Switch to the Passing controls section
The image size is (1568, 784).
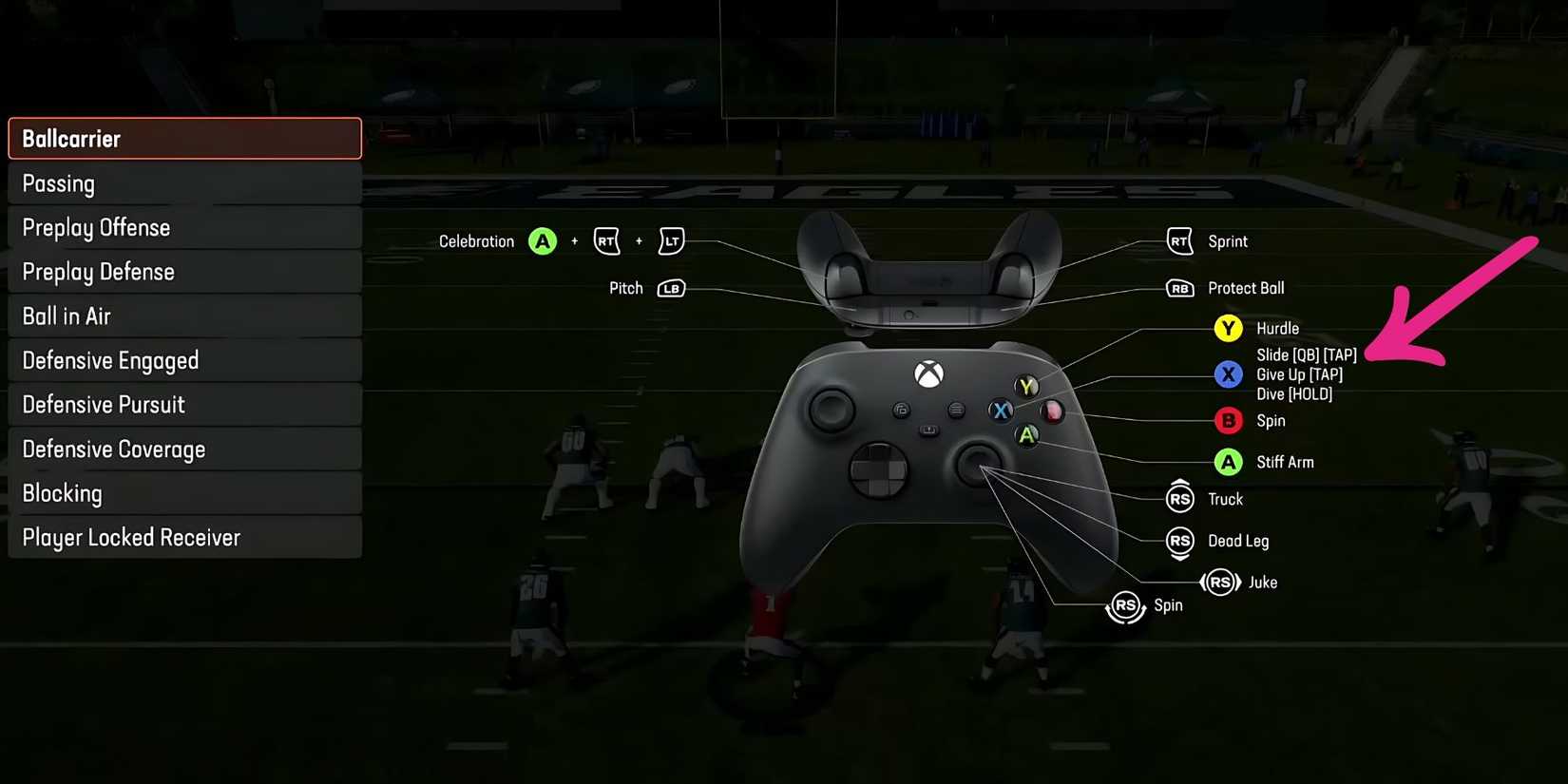point(184,182)
